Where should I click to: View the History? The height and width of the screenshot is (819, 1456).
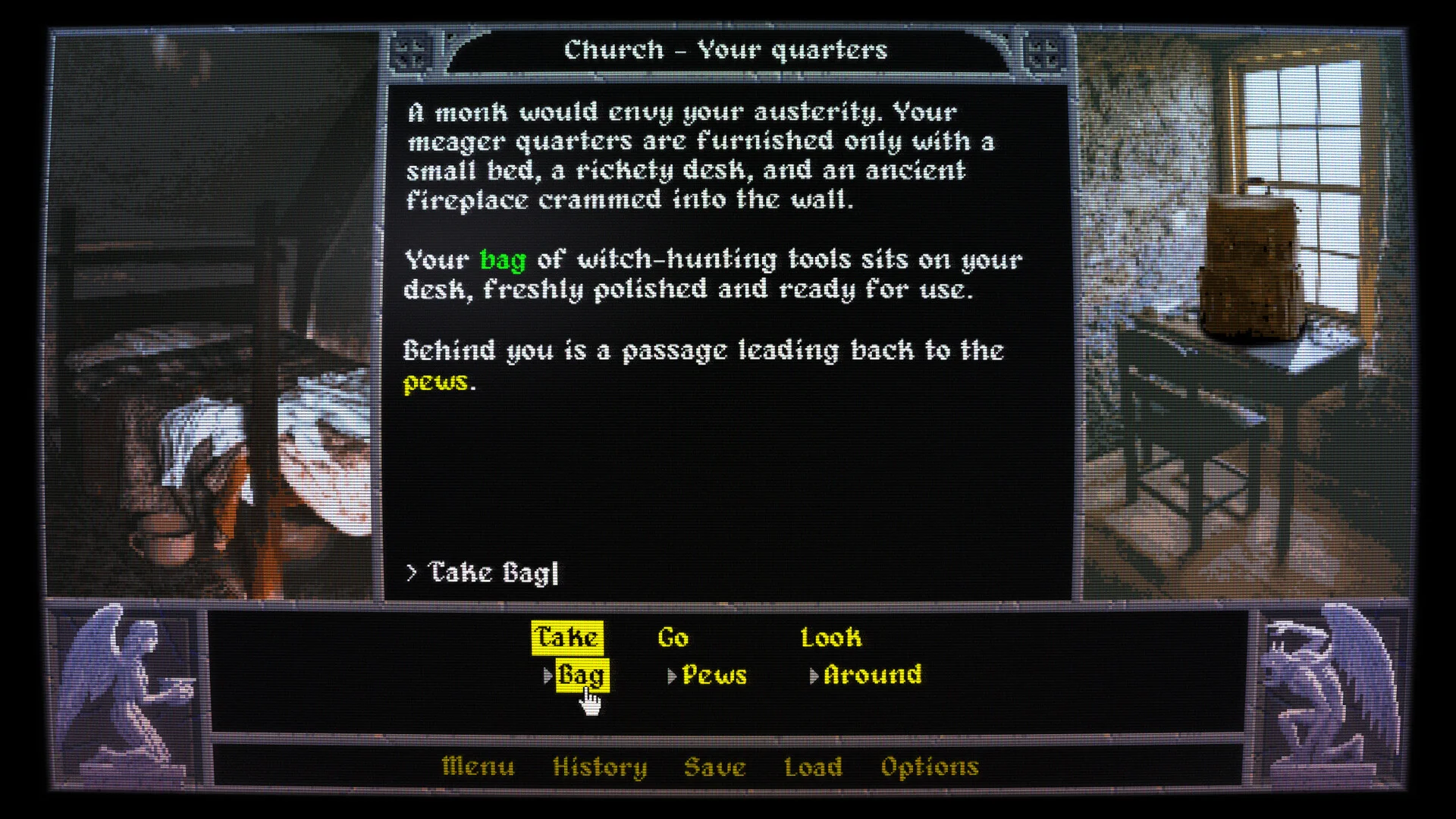600,767
